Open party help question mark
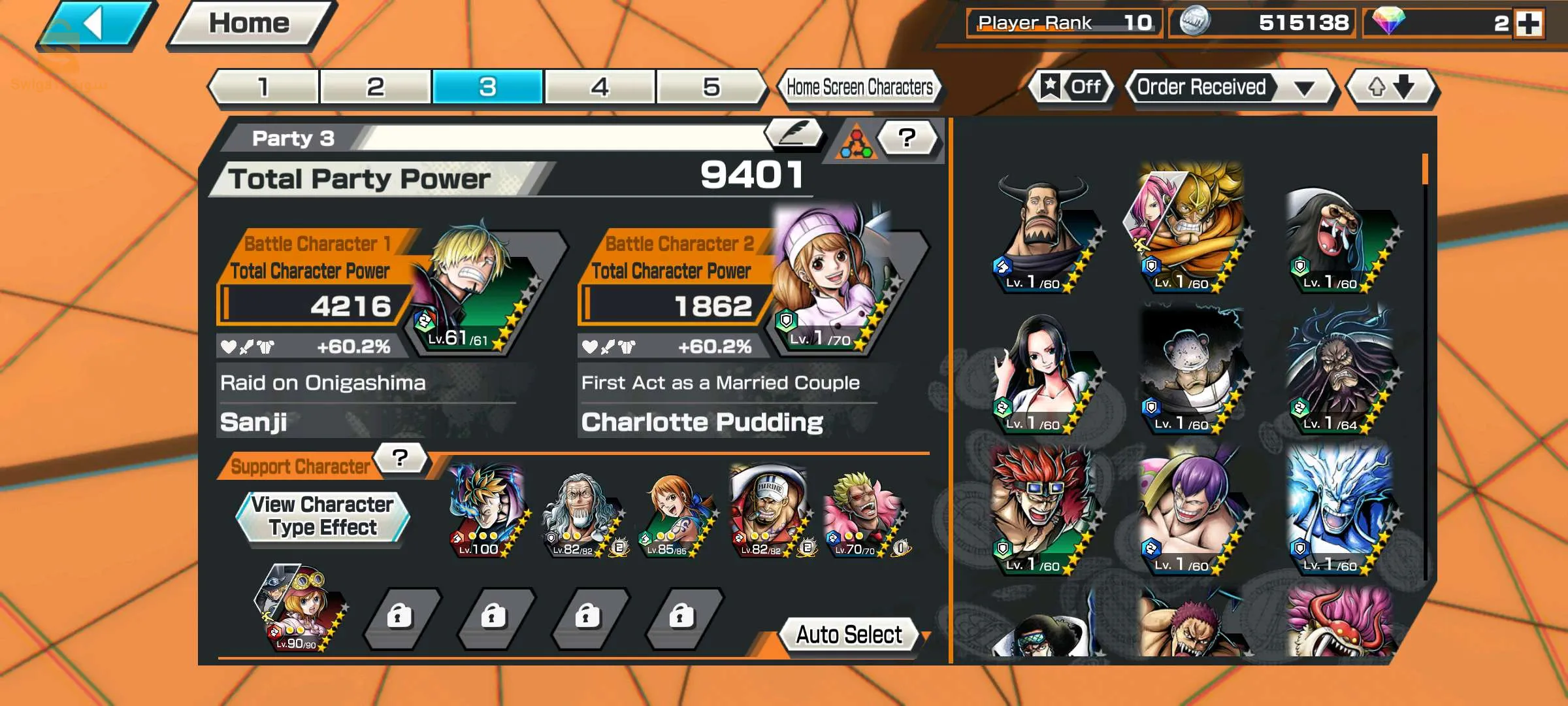 [907, 138]
